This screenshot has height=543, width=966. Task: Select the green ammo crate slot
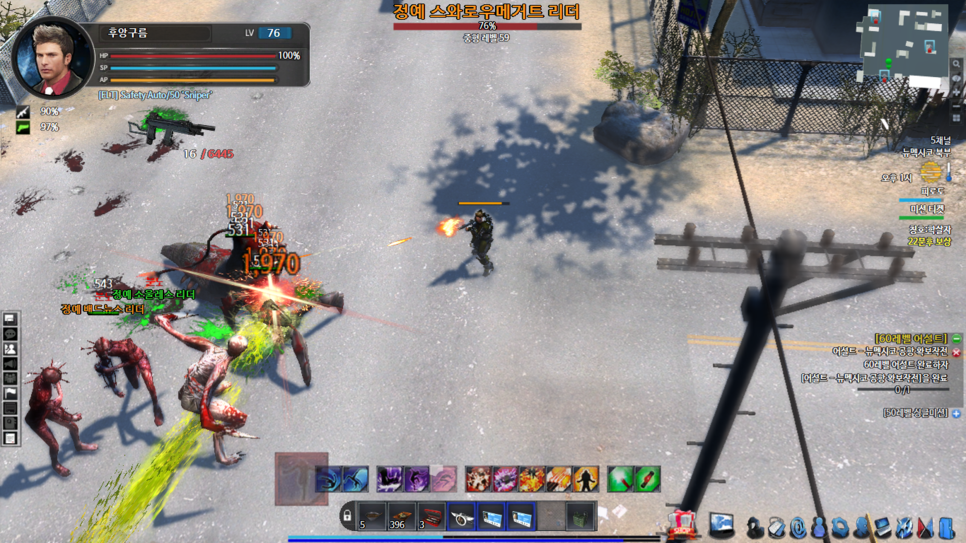(581, 517)
